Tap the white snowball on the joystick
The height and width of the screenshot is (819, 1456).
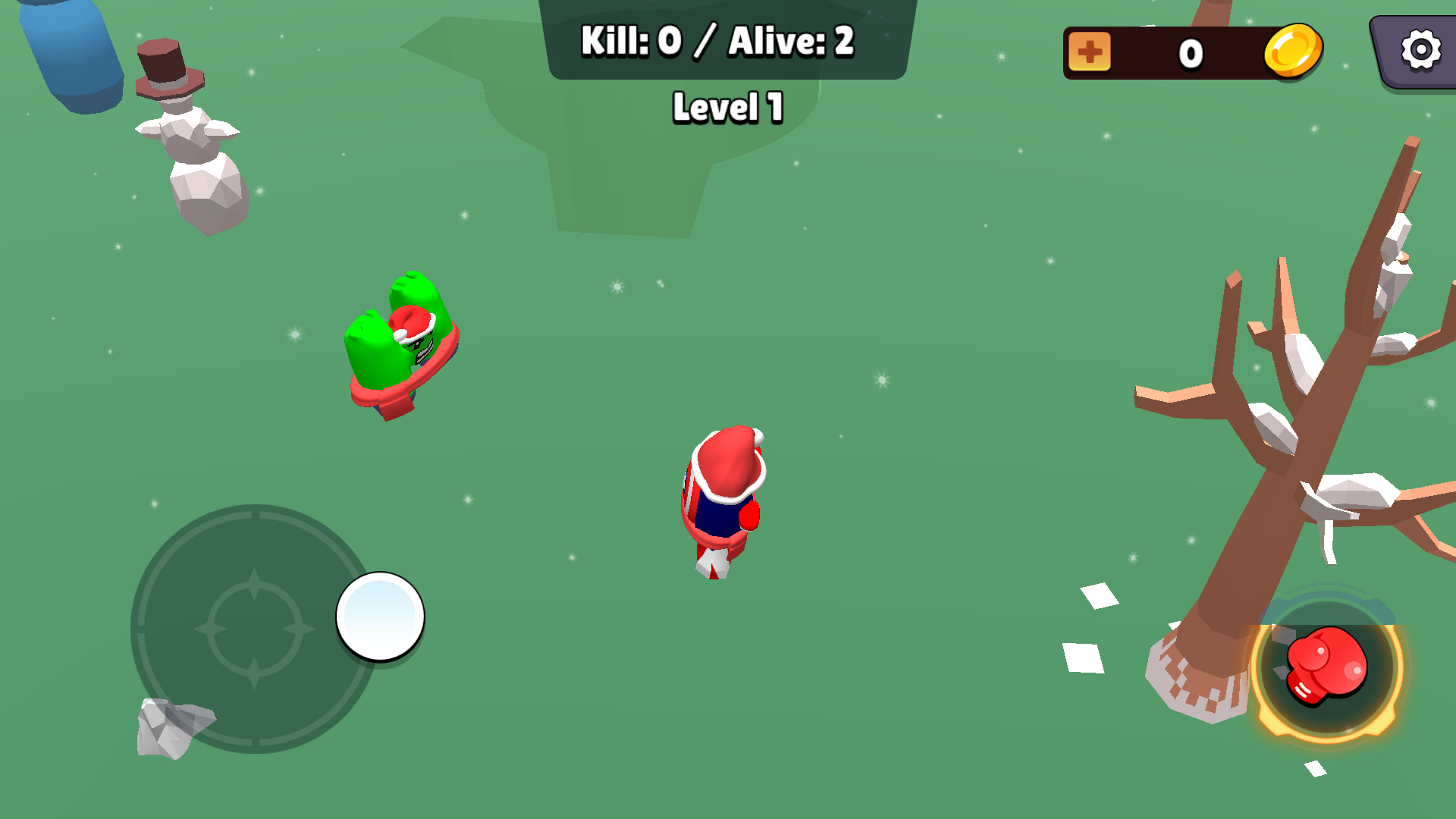click(x=379, y=617)
